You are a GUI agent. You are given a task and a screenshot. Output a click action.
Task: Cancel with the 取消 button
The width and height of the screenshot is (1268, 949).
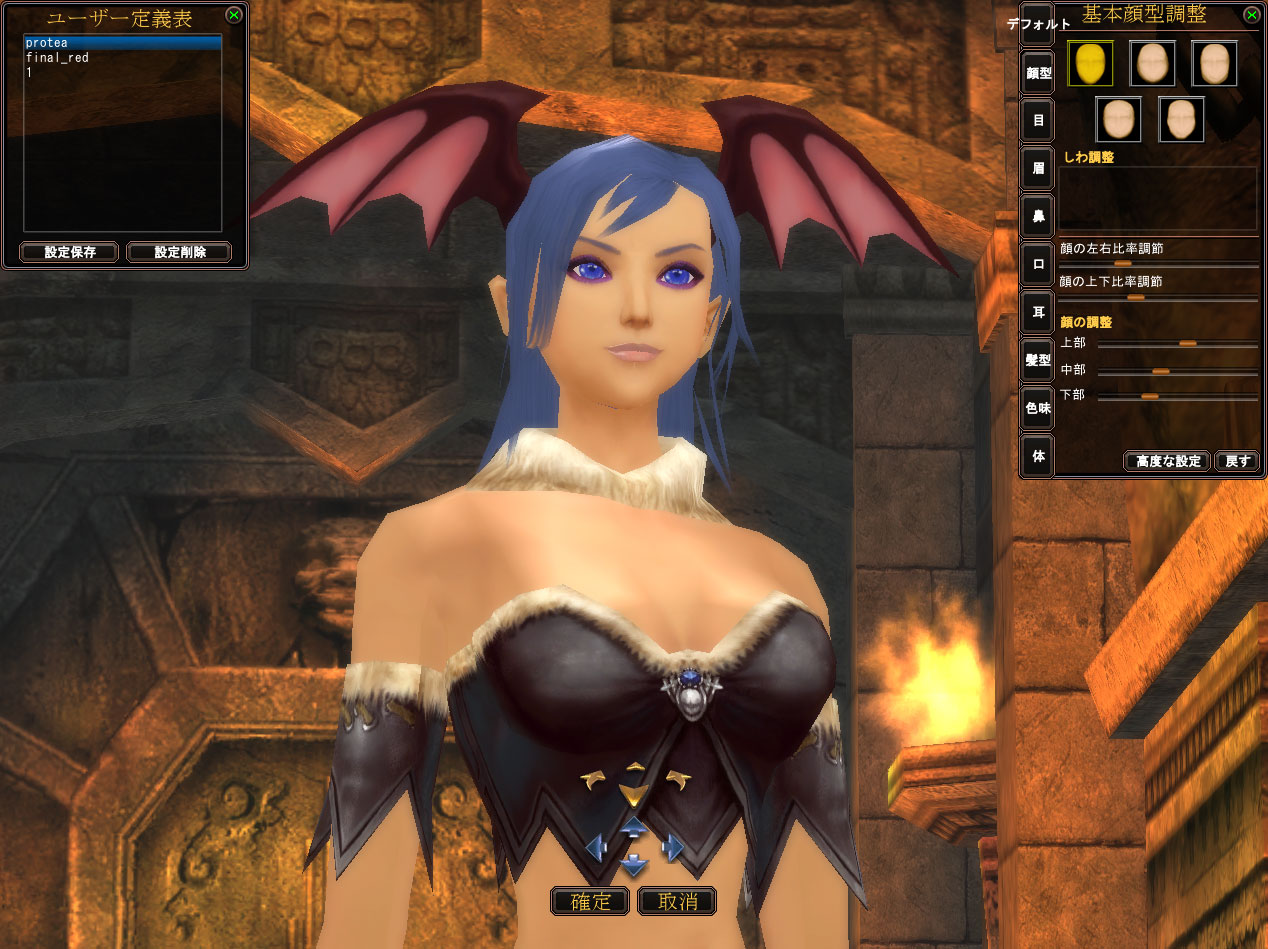tap(677, 901)
